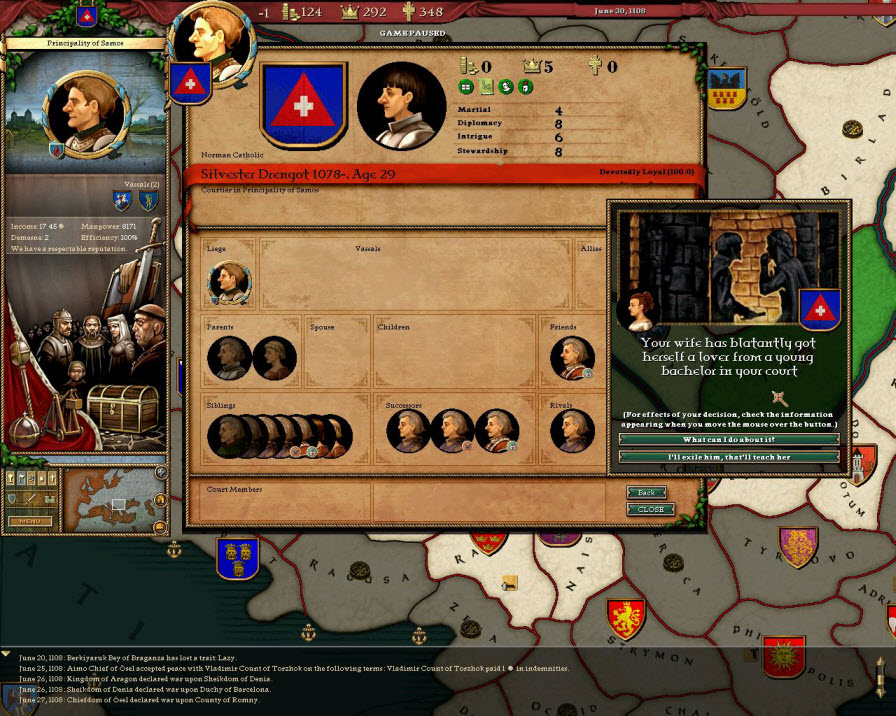Click the sword icon in the side panel
Screen dimensions: 896x716
(x=29, y=499)
